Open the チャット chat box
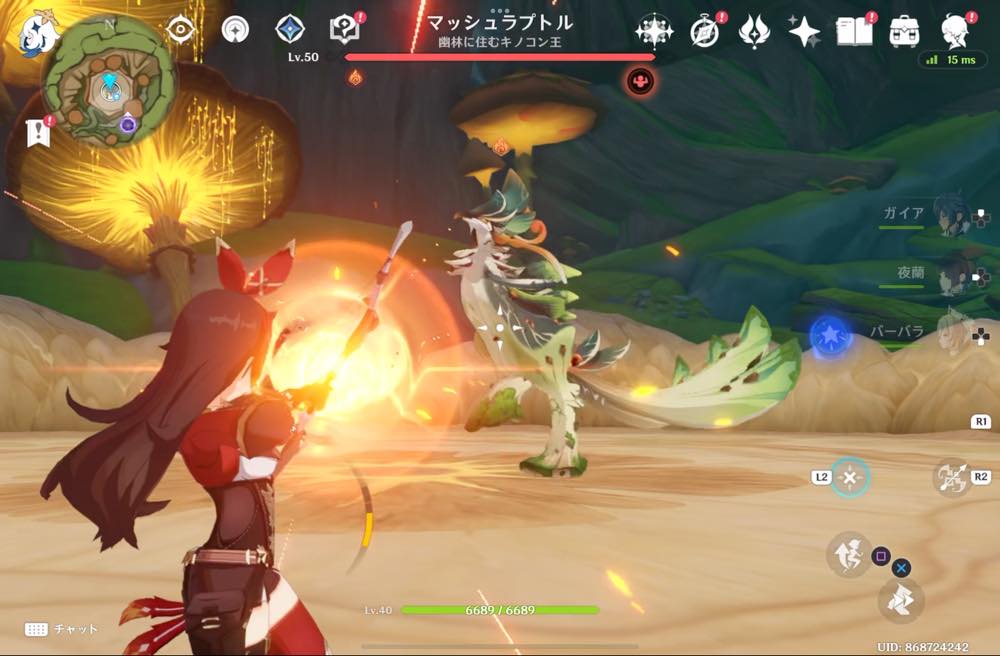Viewport: 1000px width, 656px height. click(x=63, y=629)
